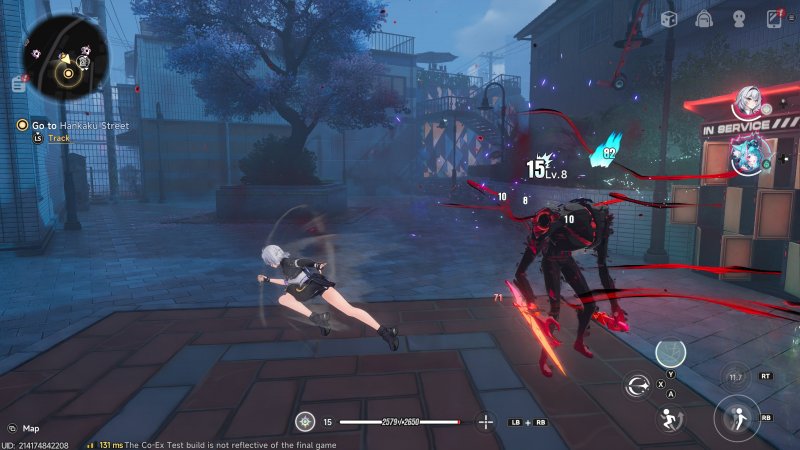Viewport: 800px width, 450px height.
Task: Activate the crescent slash skill
Action: tap(637, 386)
